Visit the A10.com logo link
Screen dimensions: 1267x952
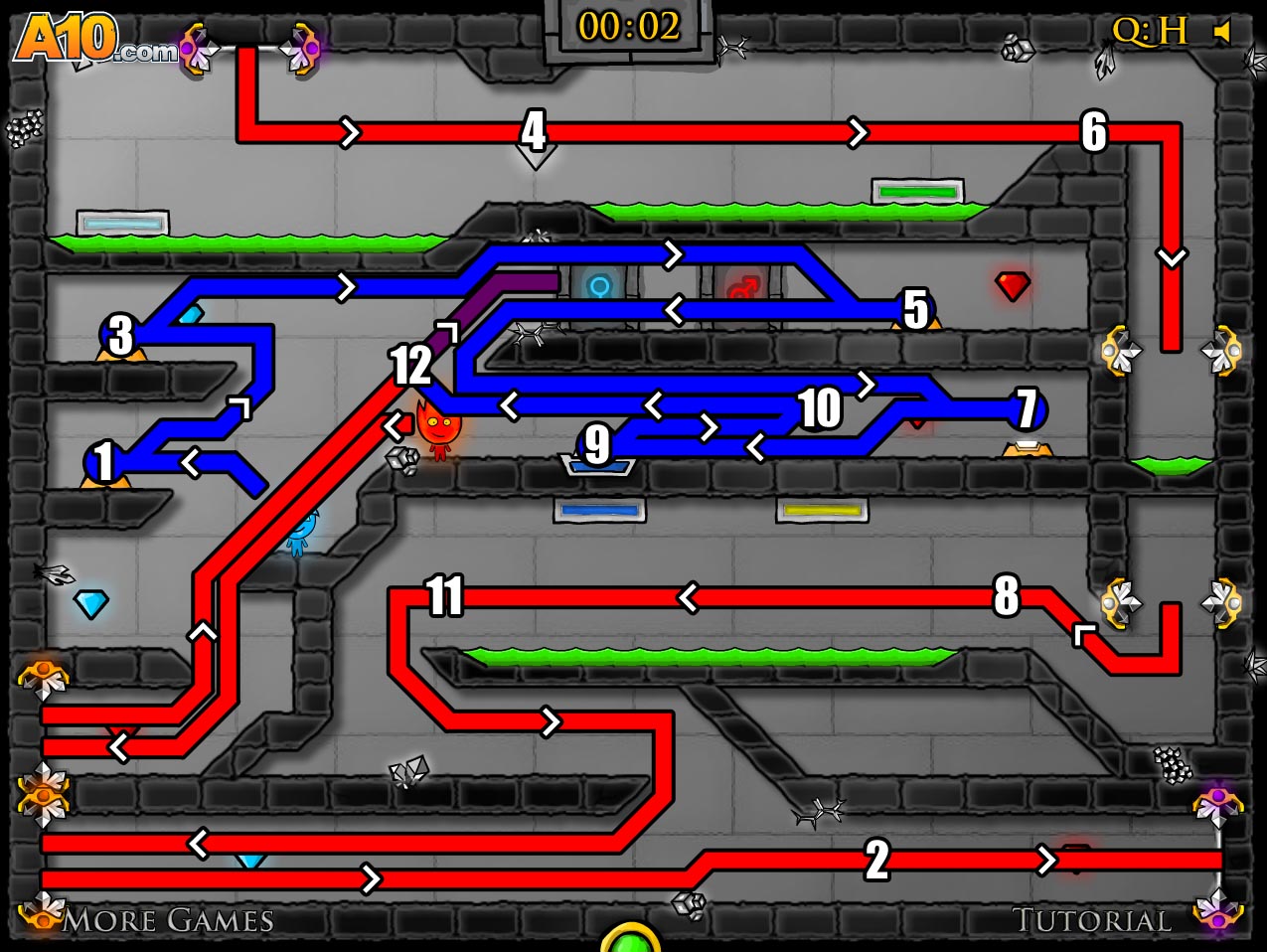pyautogui.click(x=94, y=40)
